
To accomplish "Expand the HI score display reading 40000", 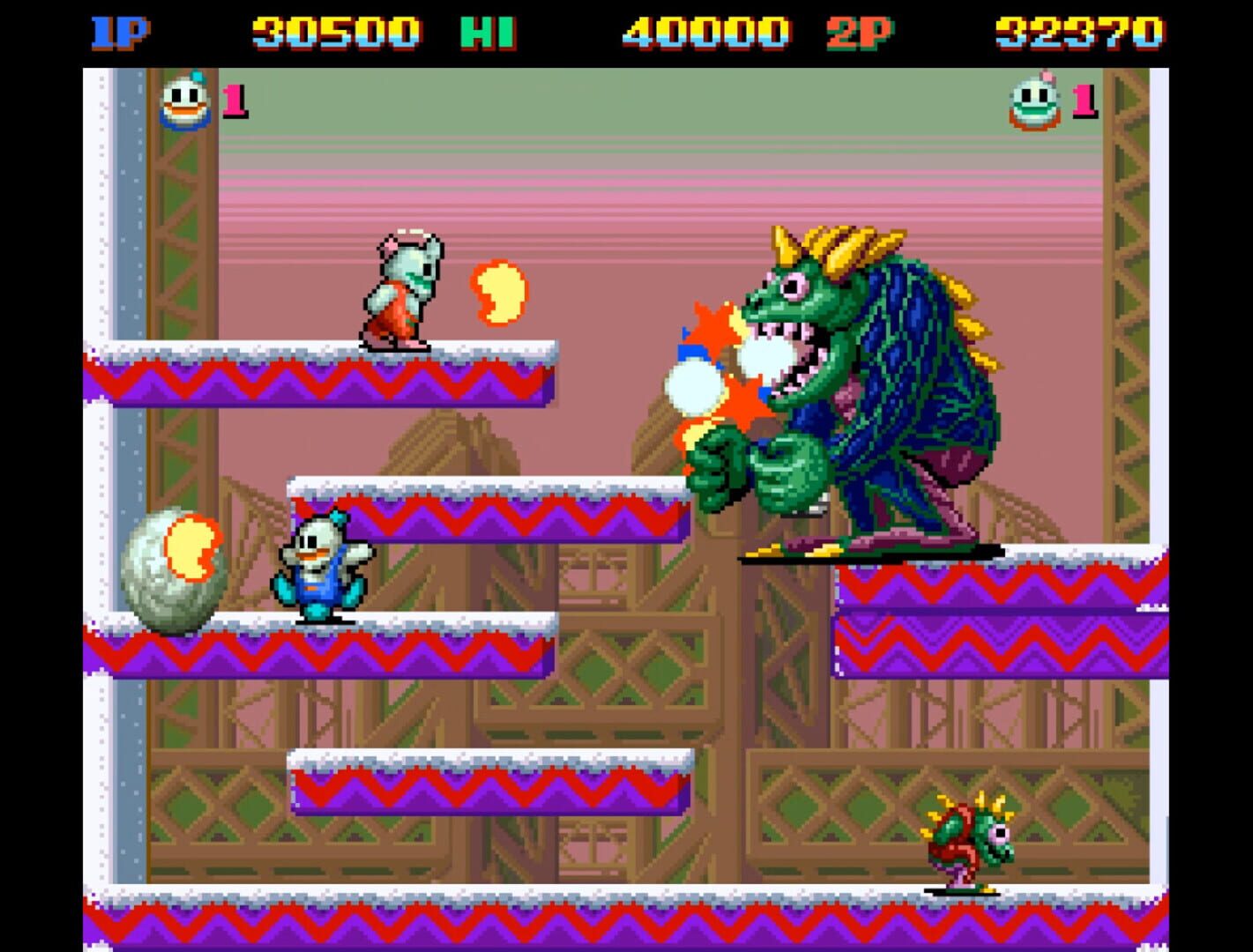I will pos(701,29).
